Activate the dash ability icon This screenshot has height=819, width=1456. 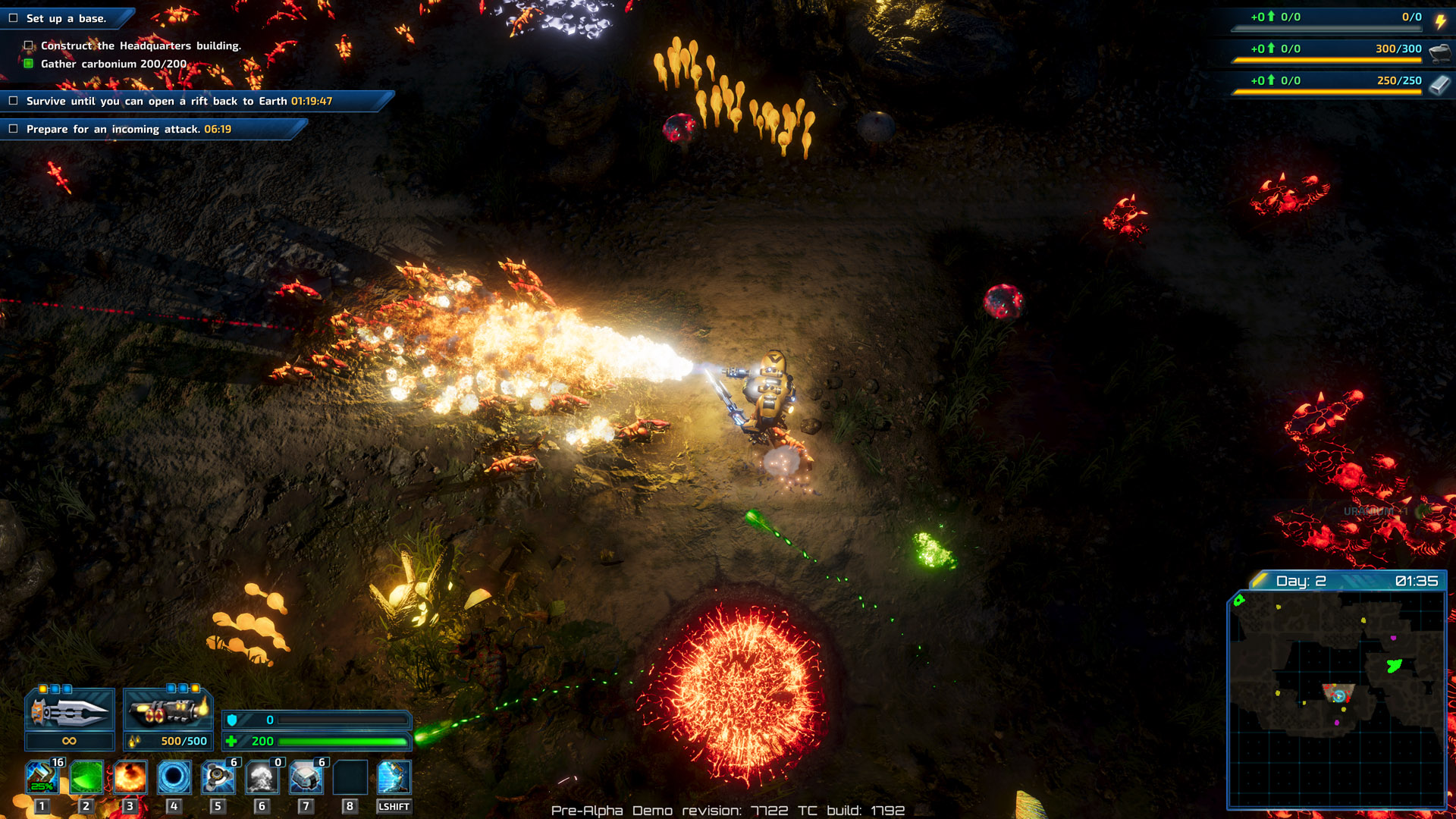[x=394, y=777]
